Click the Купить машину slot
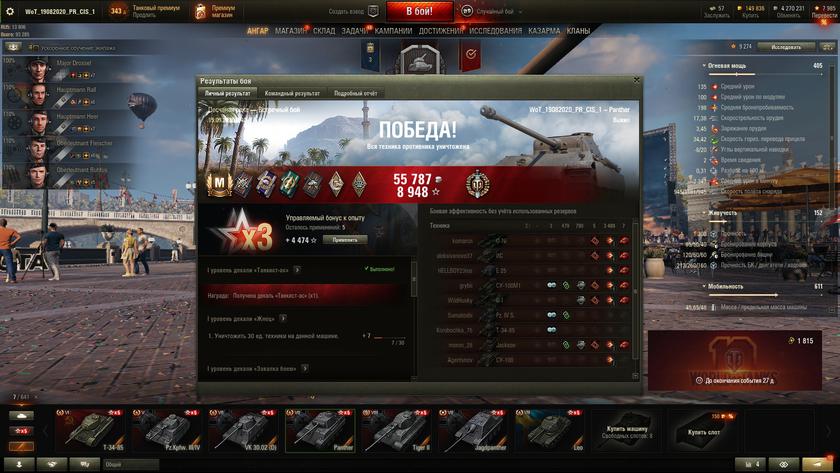This screenshot has height=473, width=840. (x=629, y=431)
